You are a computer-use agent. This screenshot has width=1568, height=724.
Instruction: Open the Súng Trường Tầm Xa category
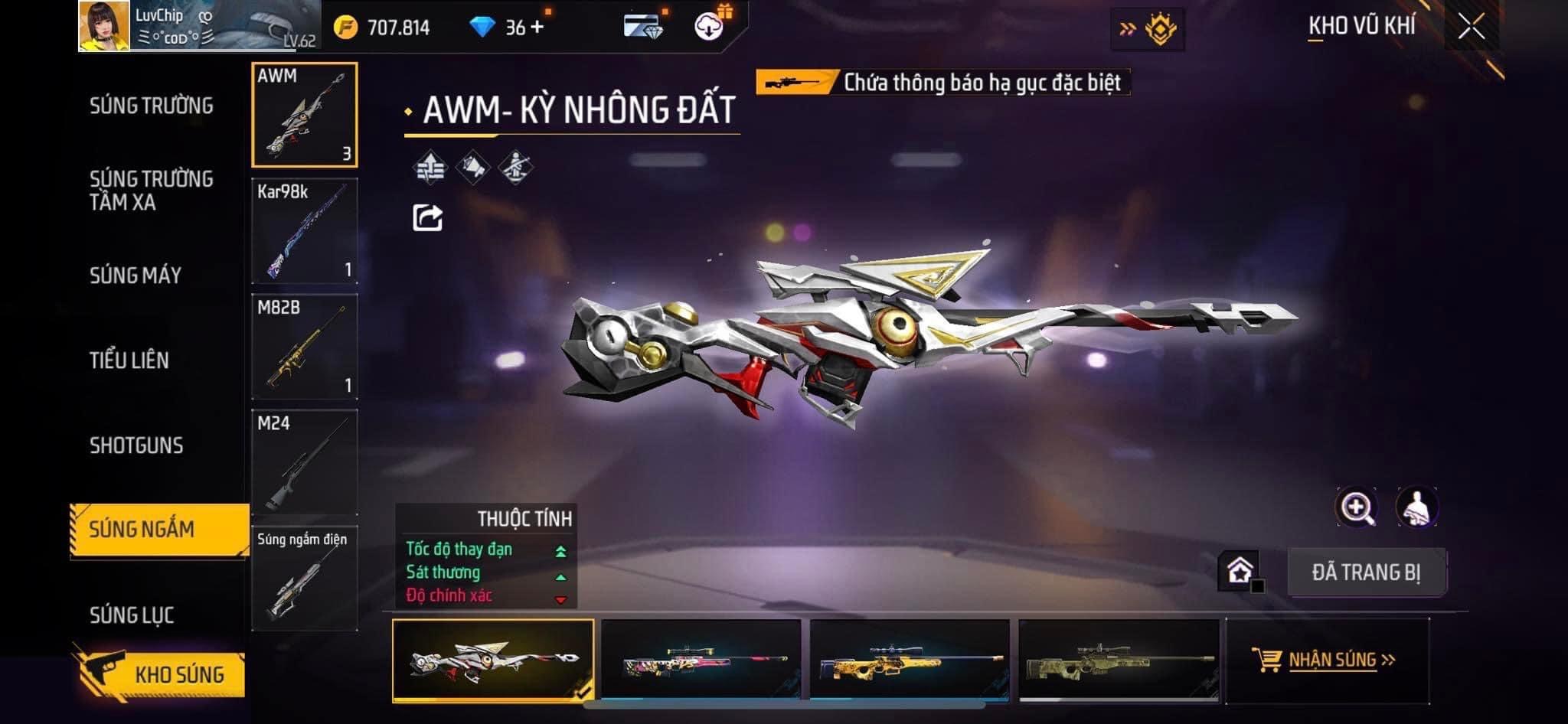point(151,190)
